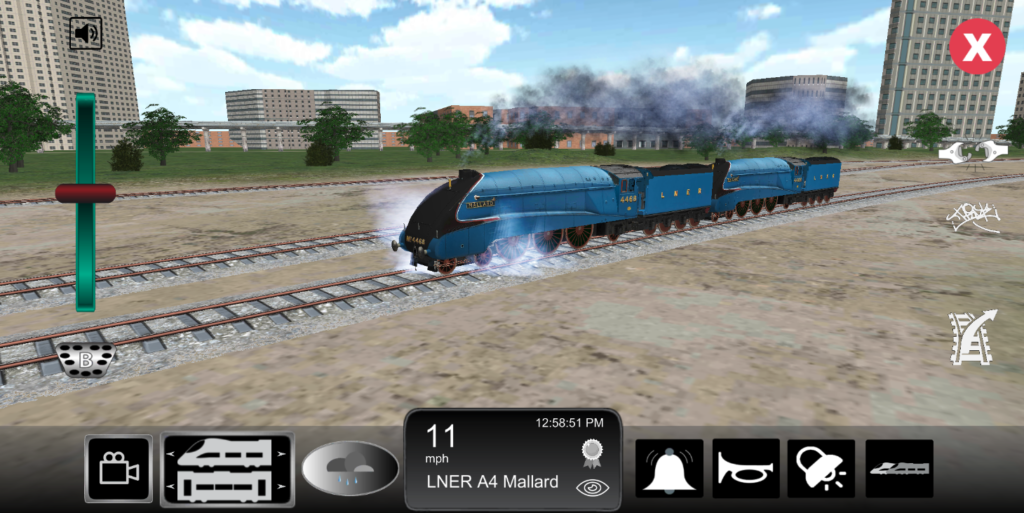Screen dimensions: 1024x513
Task: Toggle the locomotive headlight
Action: pos(821,468)
